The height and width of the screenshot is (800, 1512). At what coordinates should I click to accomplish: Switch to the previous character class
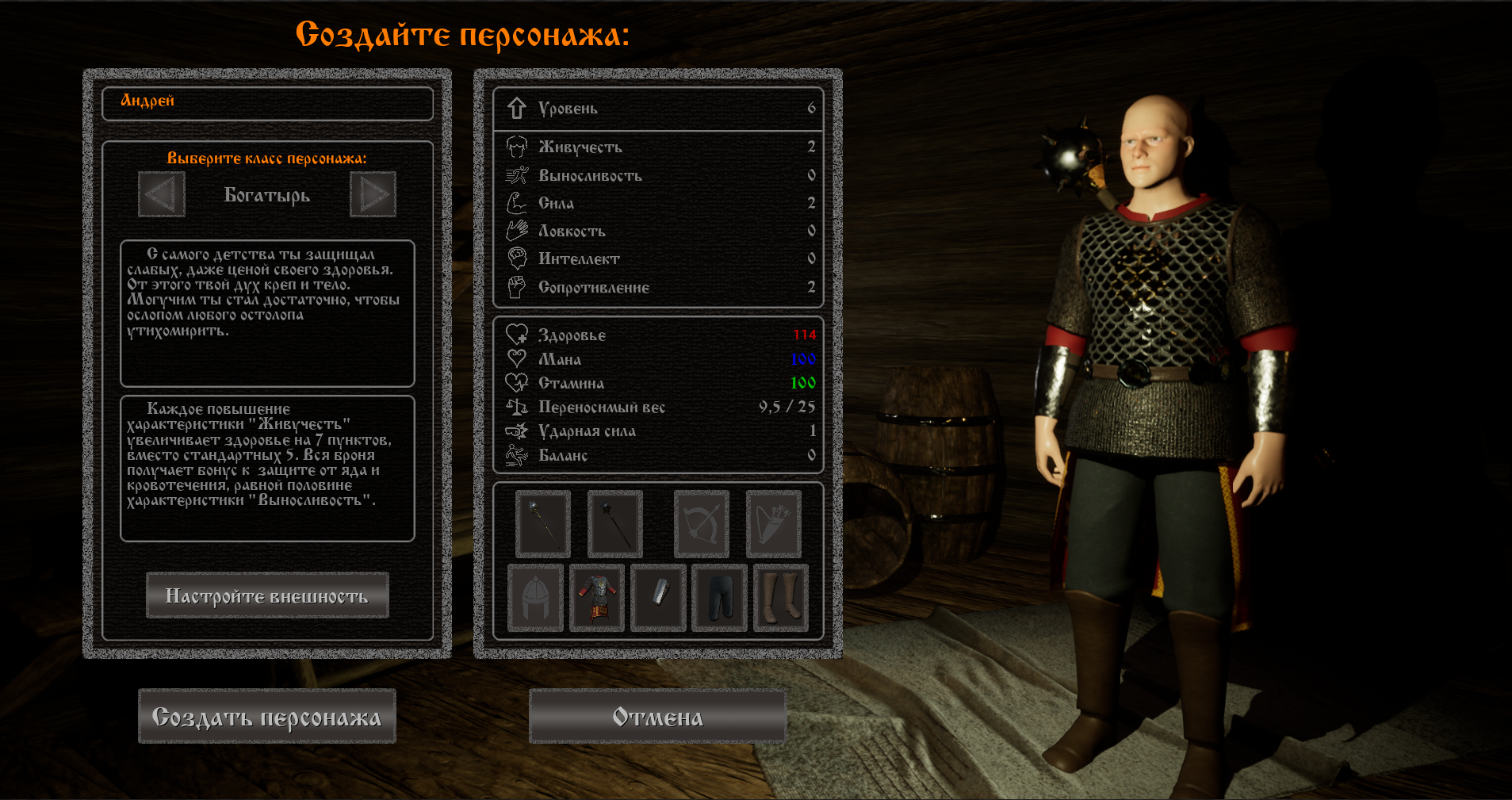click(x=162, y=194)
